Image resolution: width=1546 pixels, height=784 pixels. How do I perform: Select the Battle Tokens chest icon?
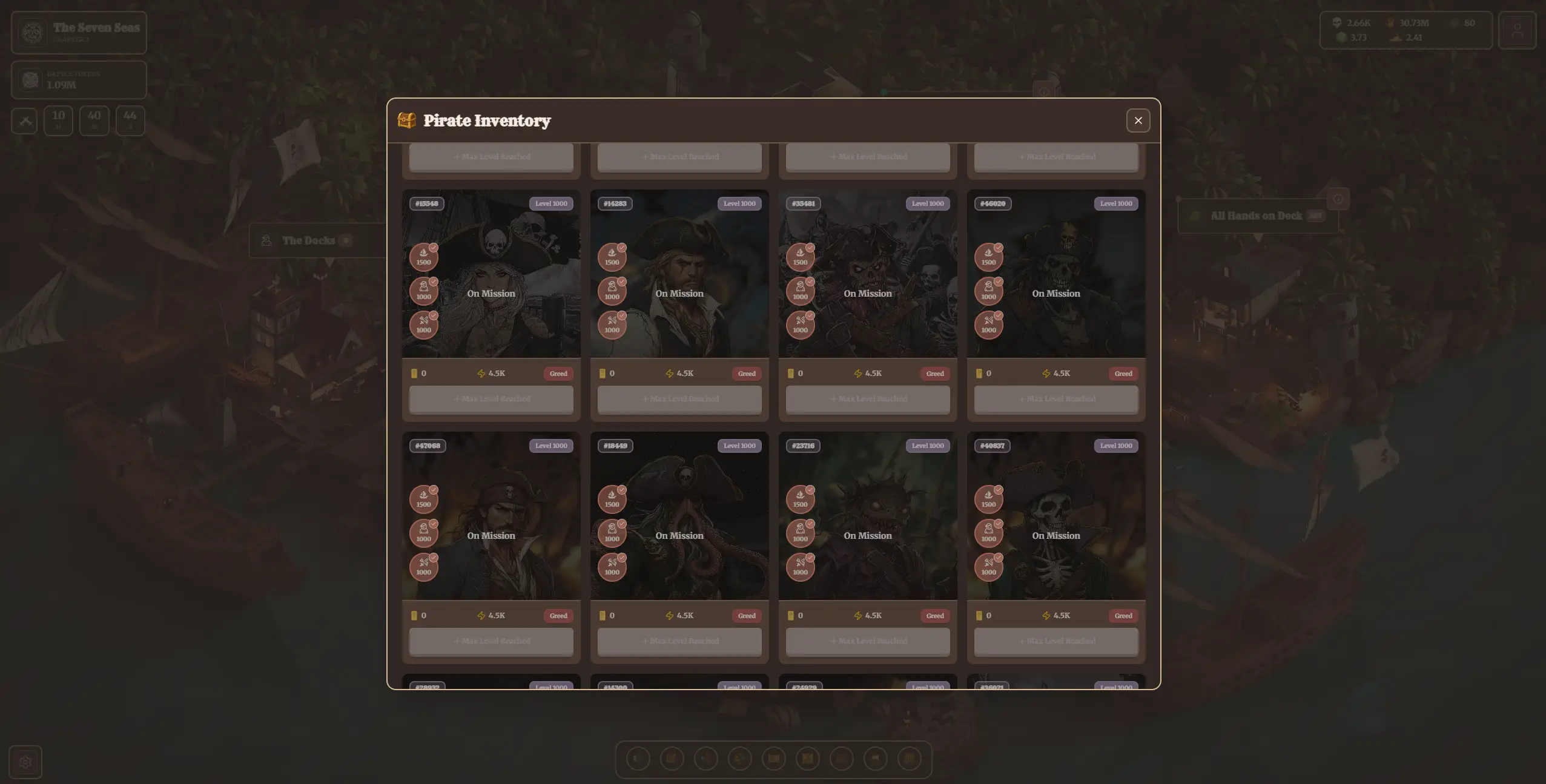pyautogui.click(x=30, y=79)
